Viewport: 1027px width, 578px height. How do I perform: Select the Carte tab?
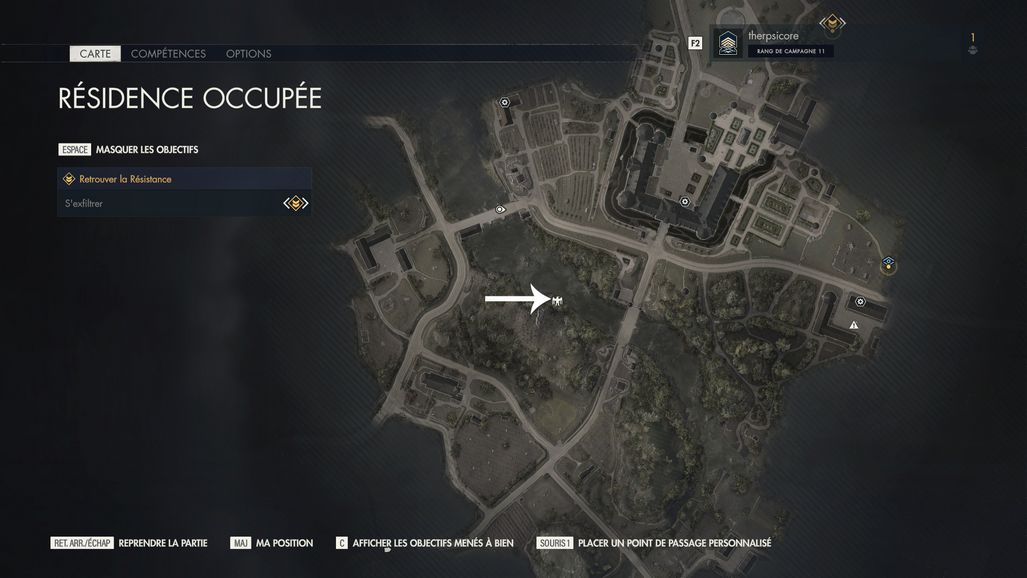point(95,54)
